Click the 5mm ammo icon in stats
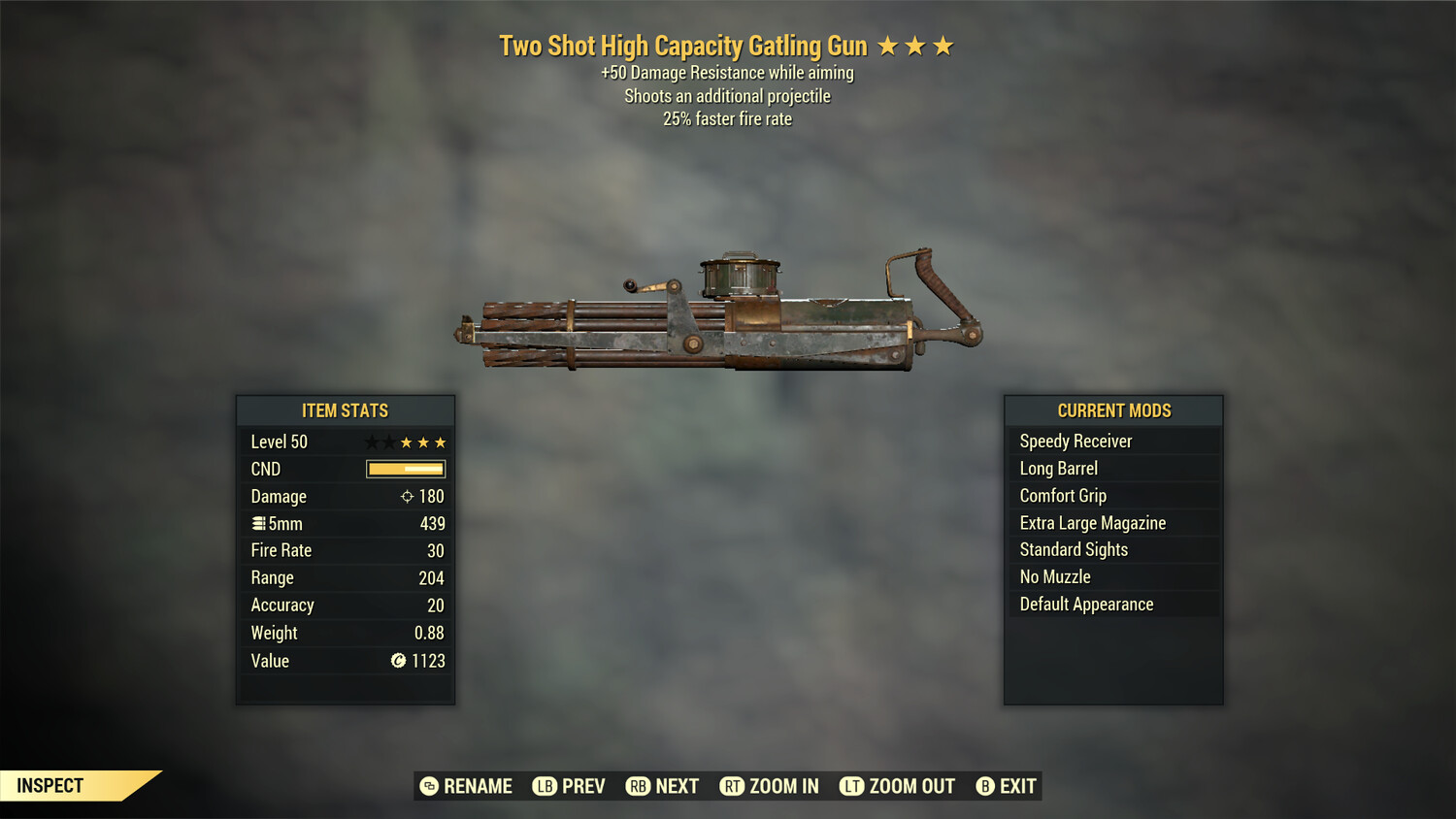 click(x=260, y=523)
